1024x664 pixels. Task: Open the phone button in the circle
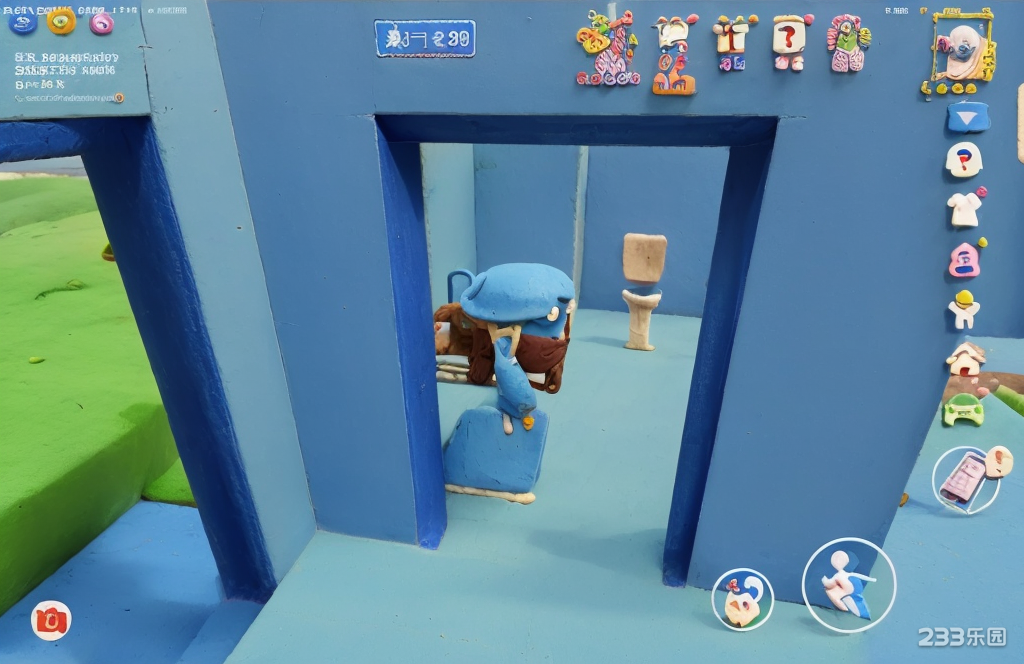(965, 479)
